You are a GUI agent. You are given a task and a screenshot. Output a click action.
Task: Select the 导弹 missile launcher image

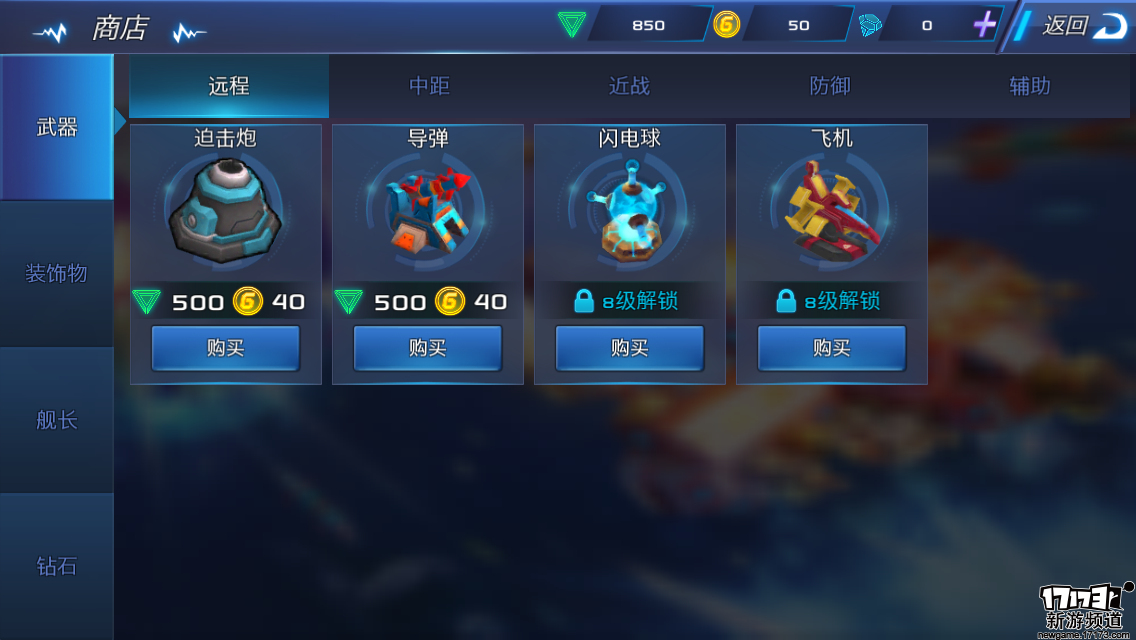tap(428, 212)
